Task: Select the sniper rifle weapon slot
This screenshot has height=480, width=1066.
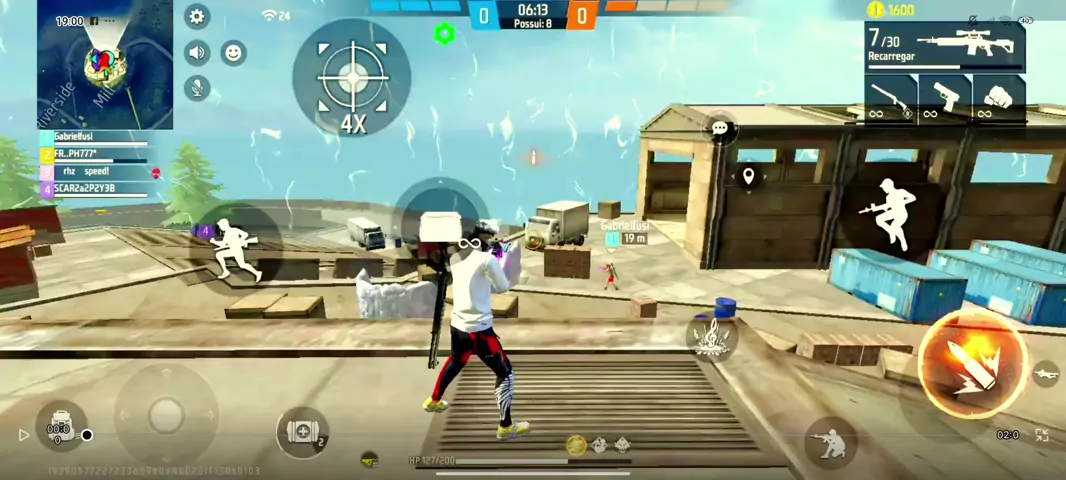Action: tap(944, 47)
